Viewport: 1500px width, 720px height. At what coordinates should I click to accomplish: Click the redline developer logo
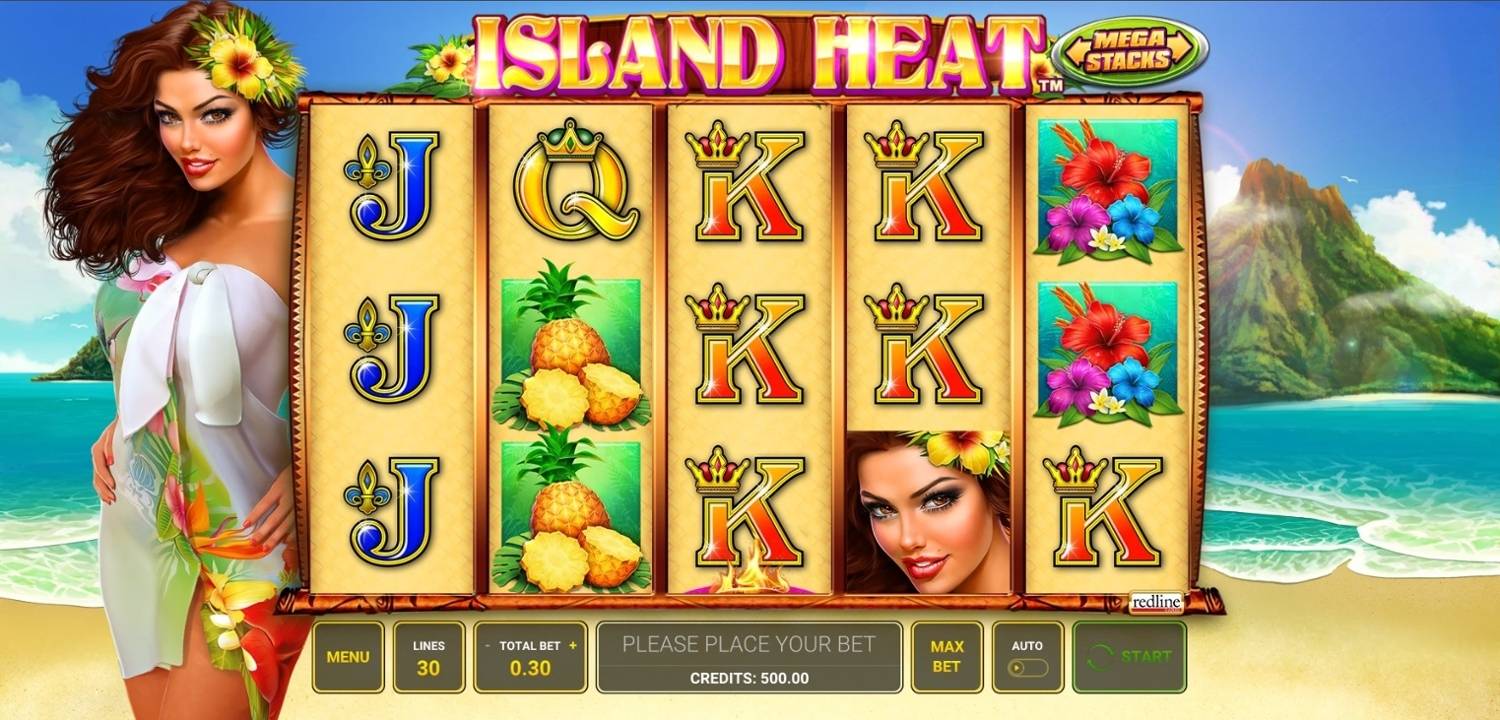pos(1155,603)
